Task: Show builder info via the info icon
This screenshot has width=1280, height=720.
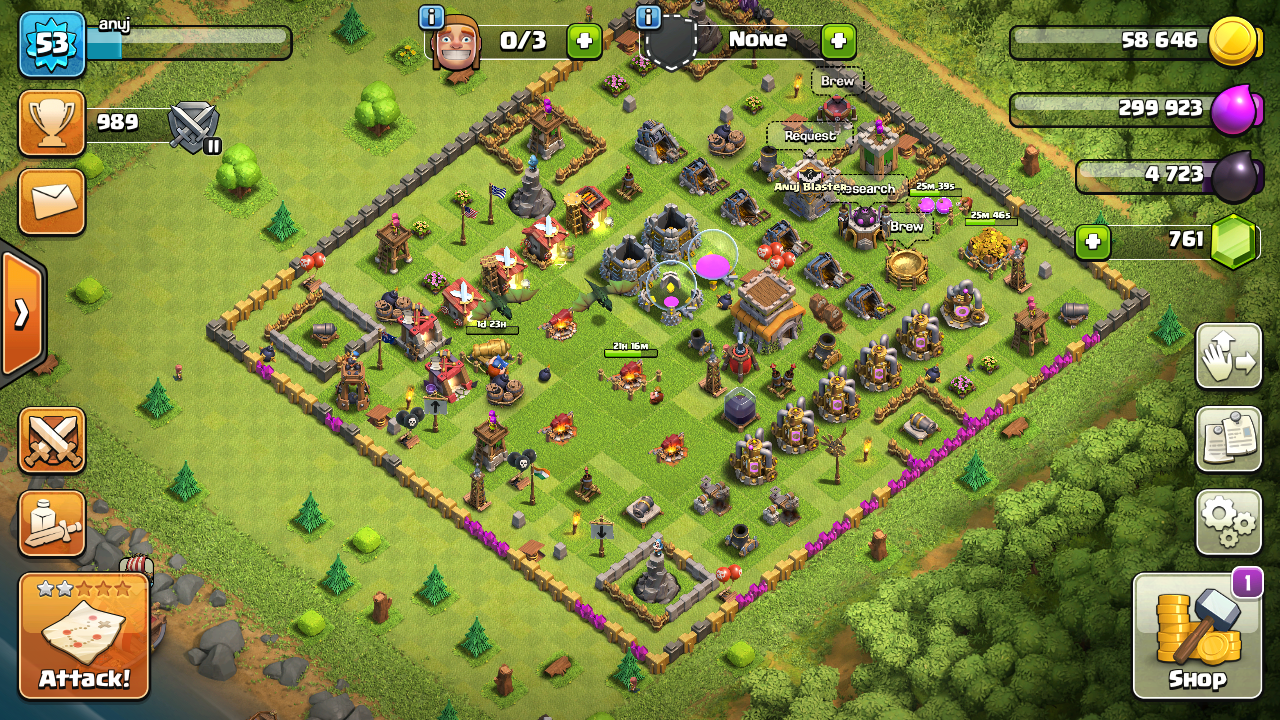Action: pyautogui.click(x=432, y=17)
